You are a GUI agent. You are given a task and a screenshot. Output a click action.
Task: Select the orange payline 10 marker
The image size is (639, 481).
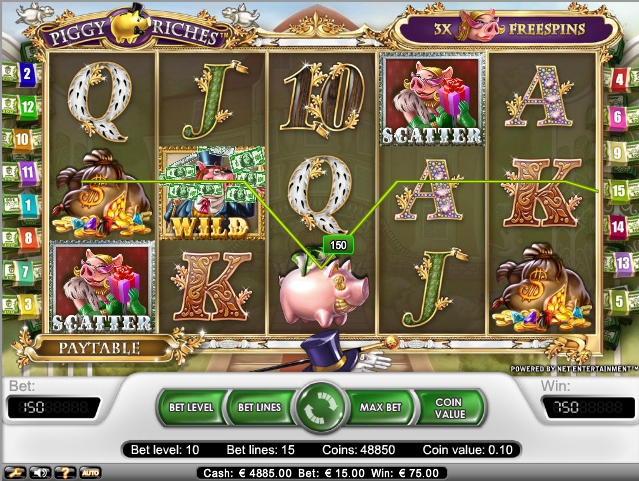click(23, 139)
